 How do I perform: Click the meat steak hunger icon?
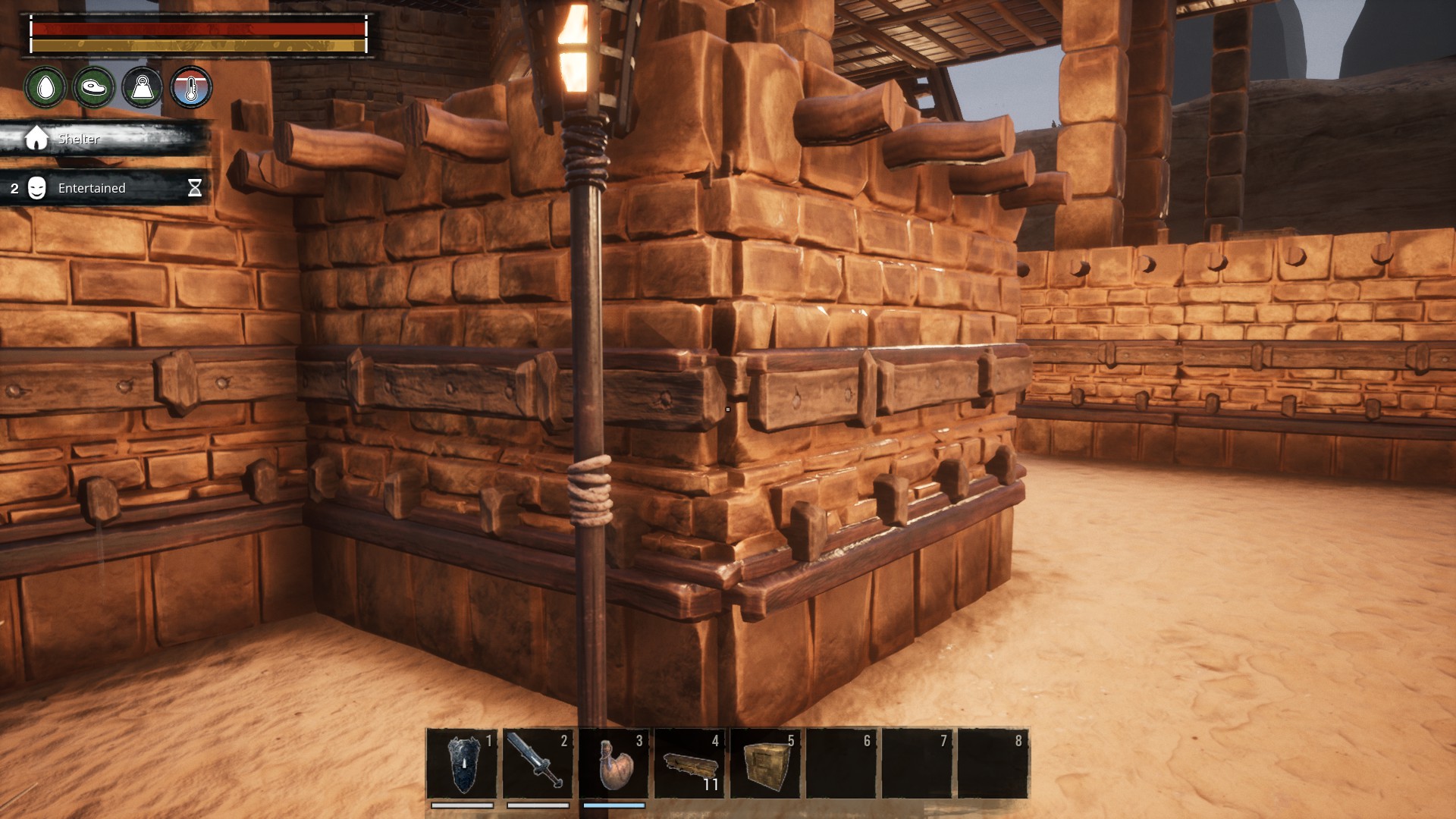coord(94,88)
